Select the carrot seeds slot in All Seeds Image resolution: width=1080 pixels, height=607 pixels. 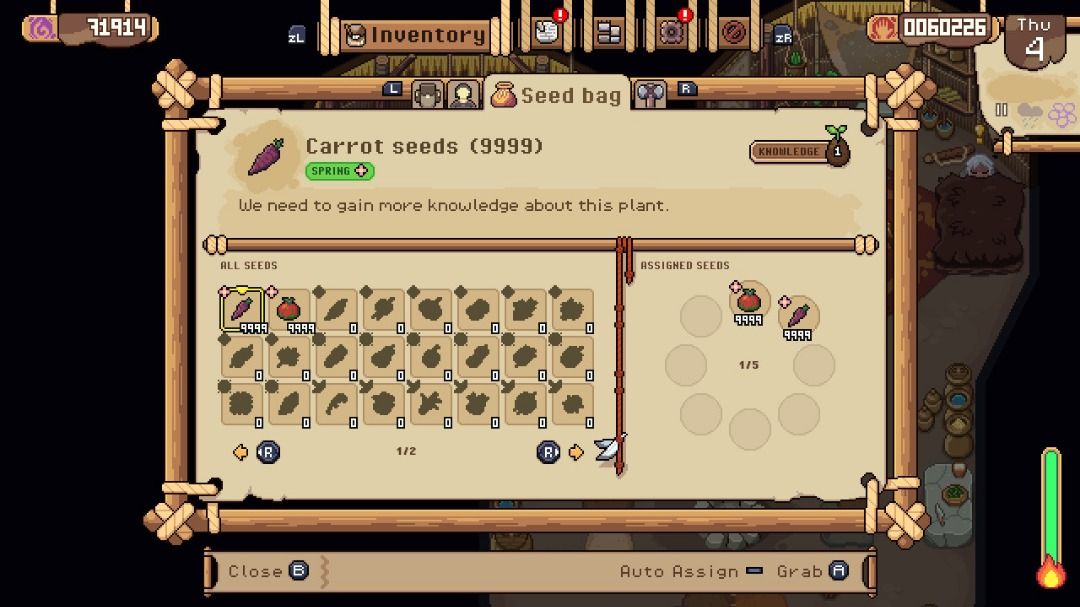(242, 309)
